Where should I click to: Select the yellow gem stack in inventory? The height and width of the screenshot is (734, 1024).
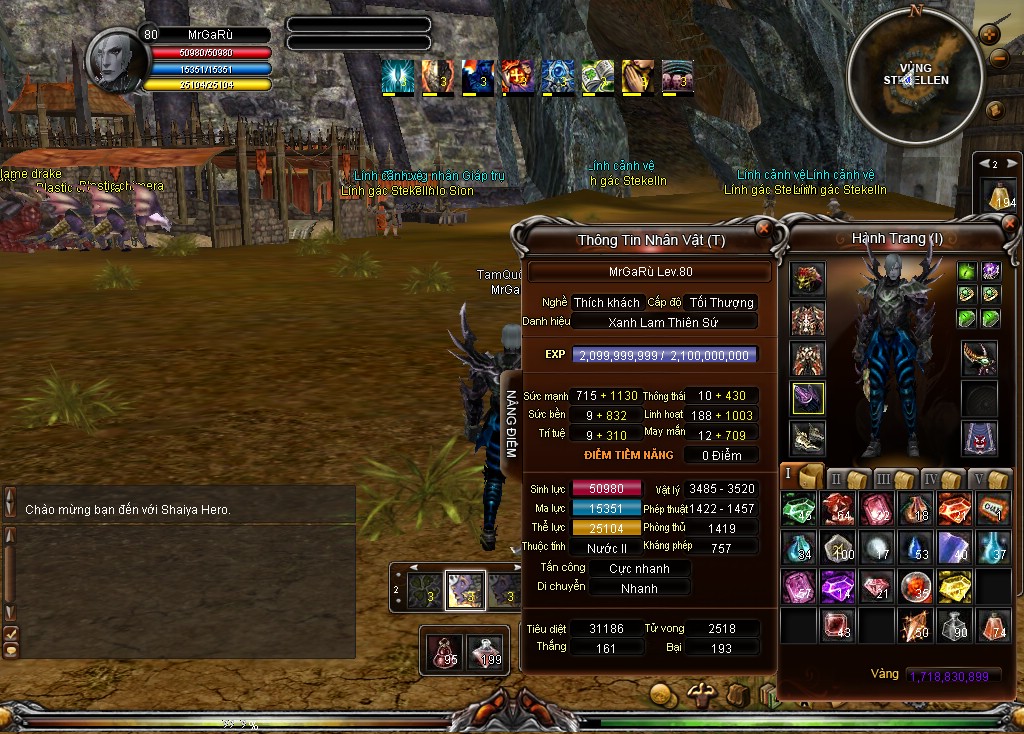954,586
